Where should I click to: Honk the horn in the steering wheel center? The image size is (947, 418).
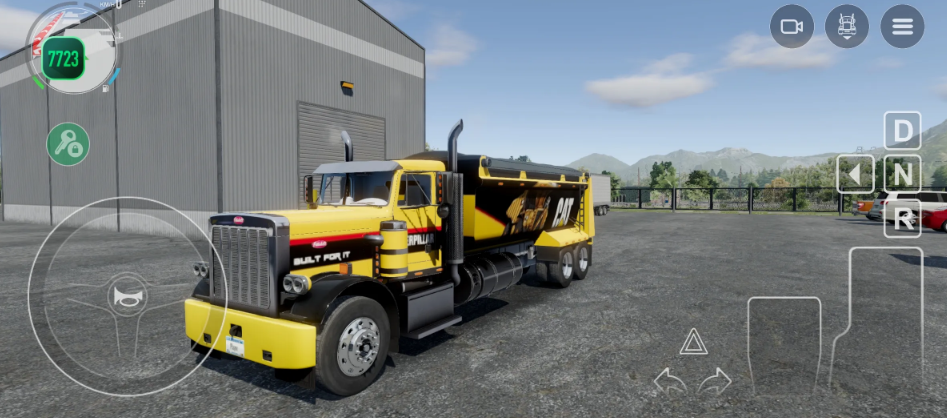coord(127,296)
